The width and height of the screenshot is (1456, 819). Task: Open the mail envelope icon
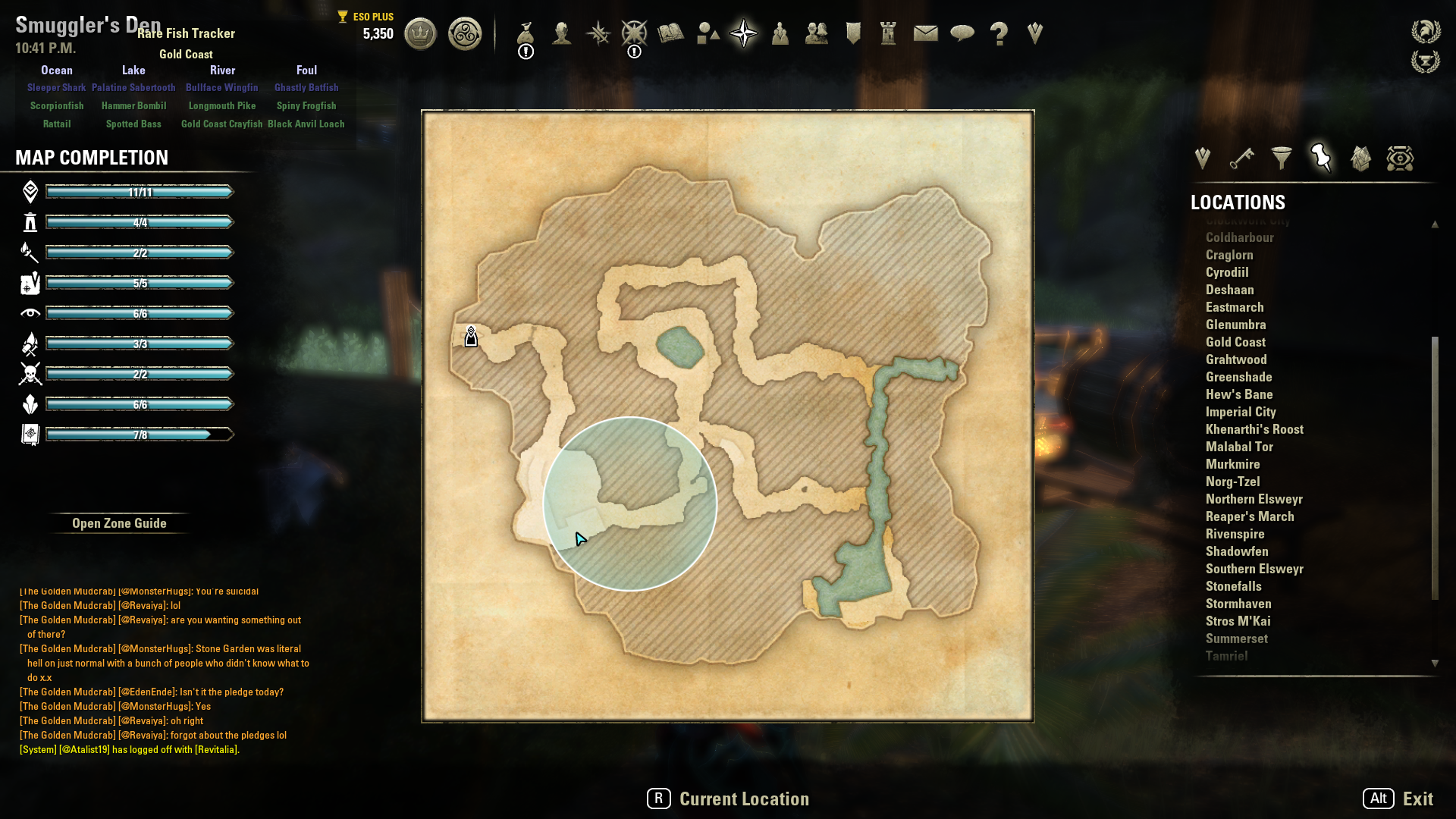pos(925,33)
